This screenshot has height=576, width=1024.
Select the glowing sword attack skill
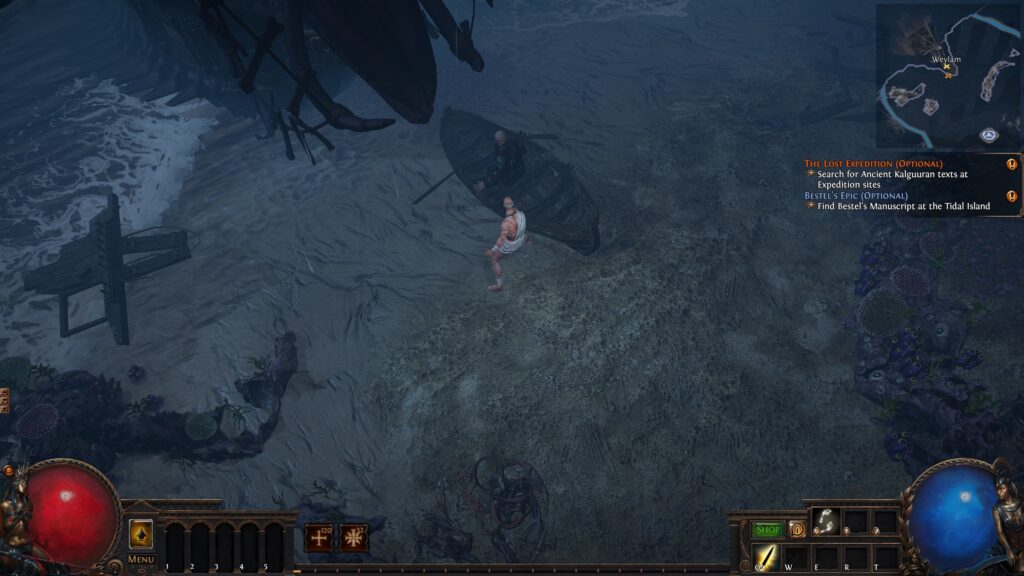[x=767, y=556]
